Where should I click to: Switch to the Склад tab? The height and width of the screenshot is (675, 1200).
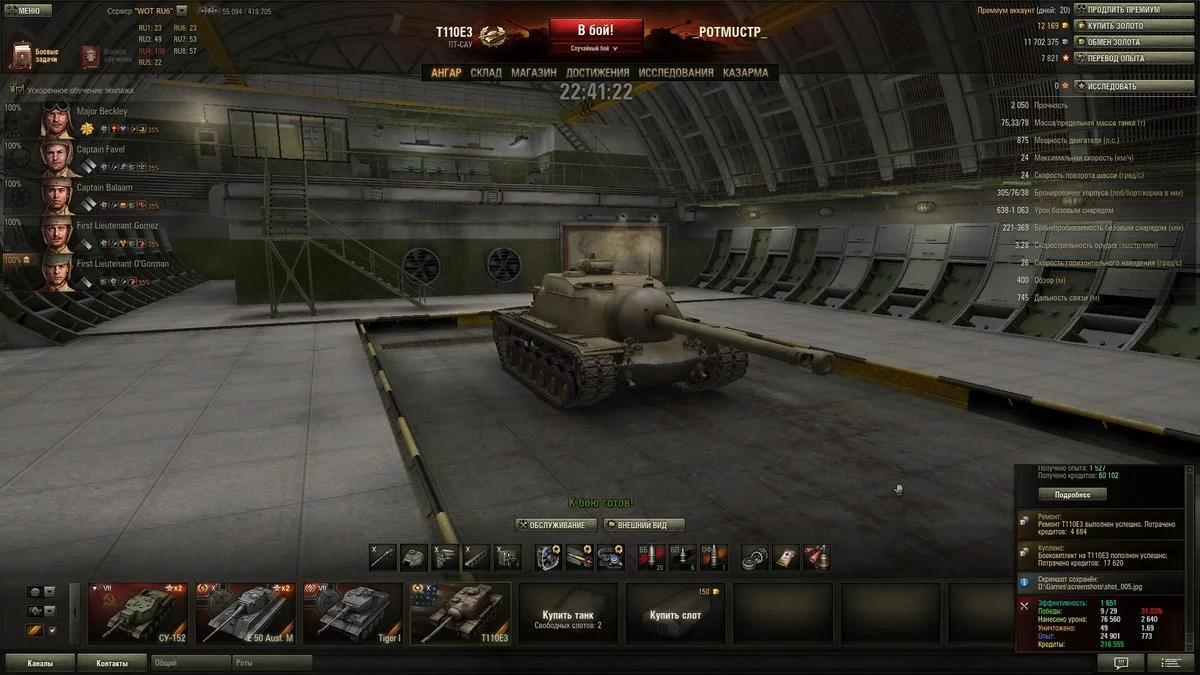(486, 73)
